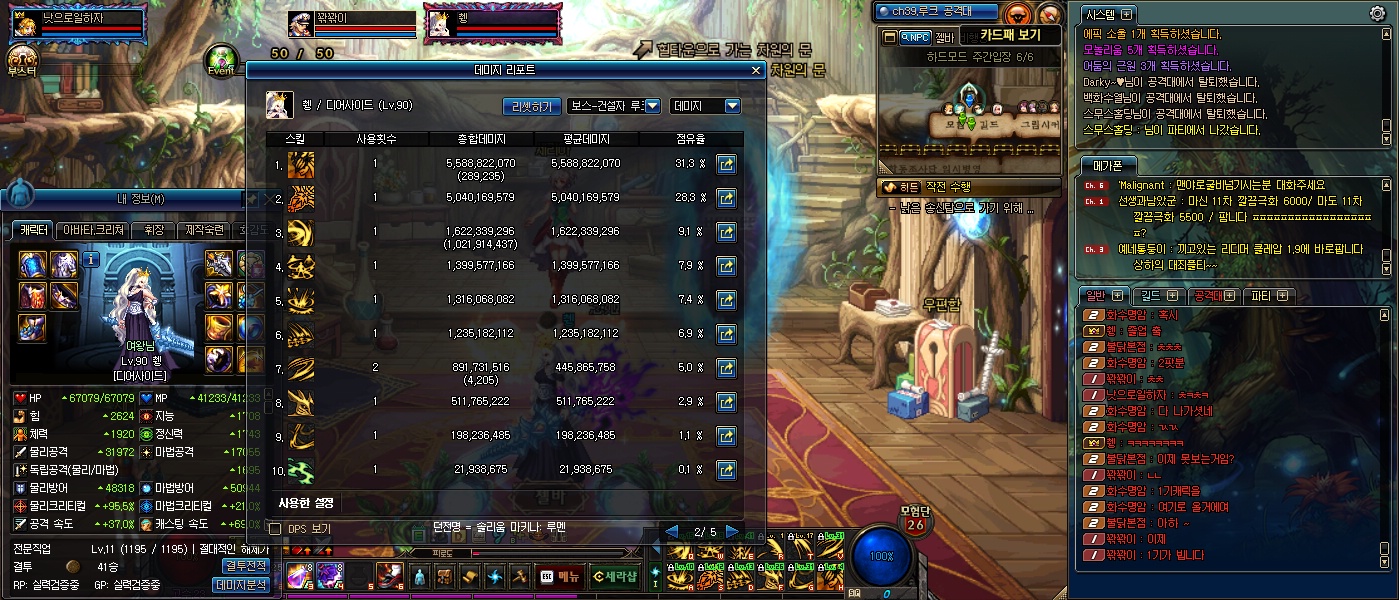Go to the previous damage report page
Screen dimensions: 1399x600
673,531
